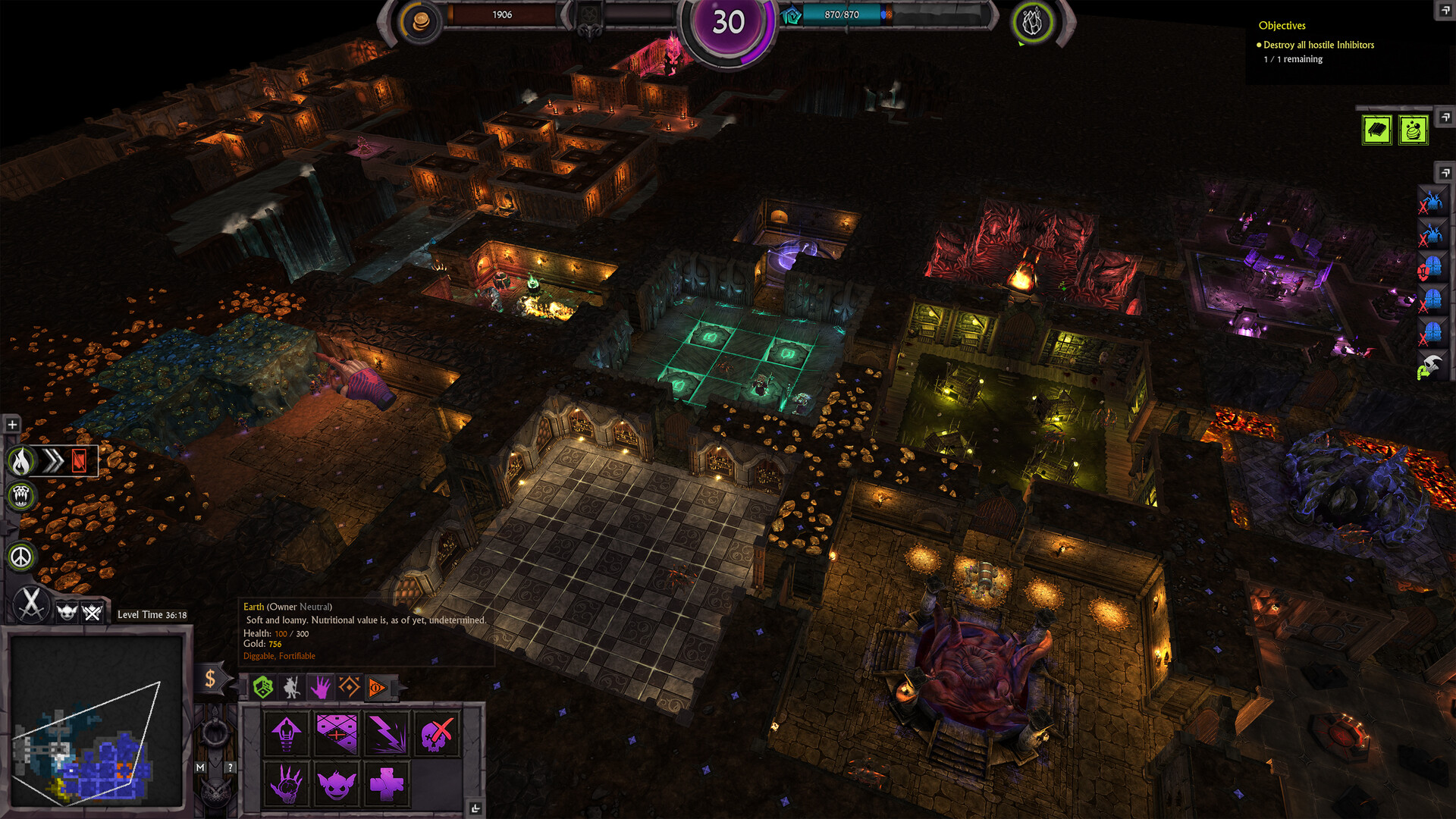
Task: Toggle the peace symbol stance button
Action: 21,557
